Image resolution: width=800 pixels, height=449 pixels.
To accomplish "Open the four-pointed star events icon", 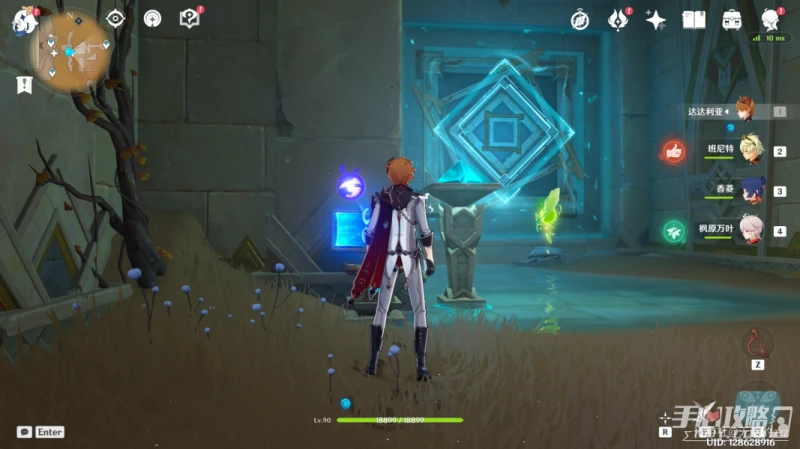I will tap(656, 19).
